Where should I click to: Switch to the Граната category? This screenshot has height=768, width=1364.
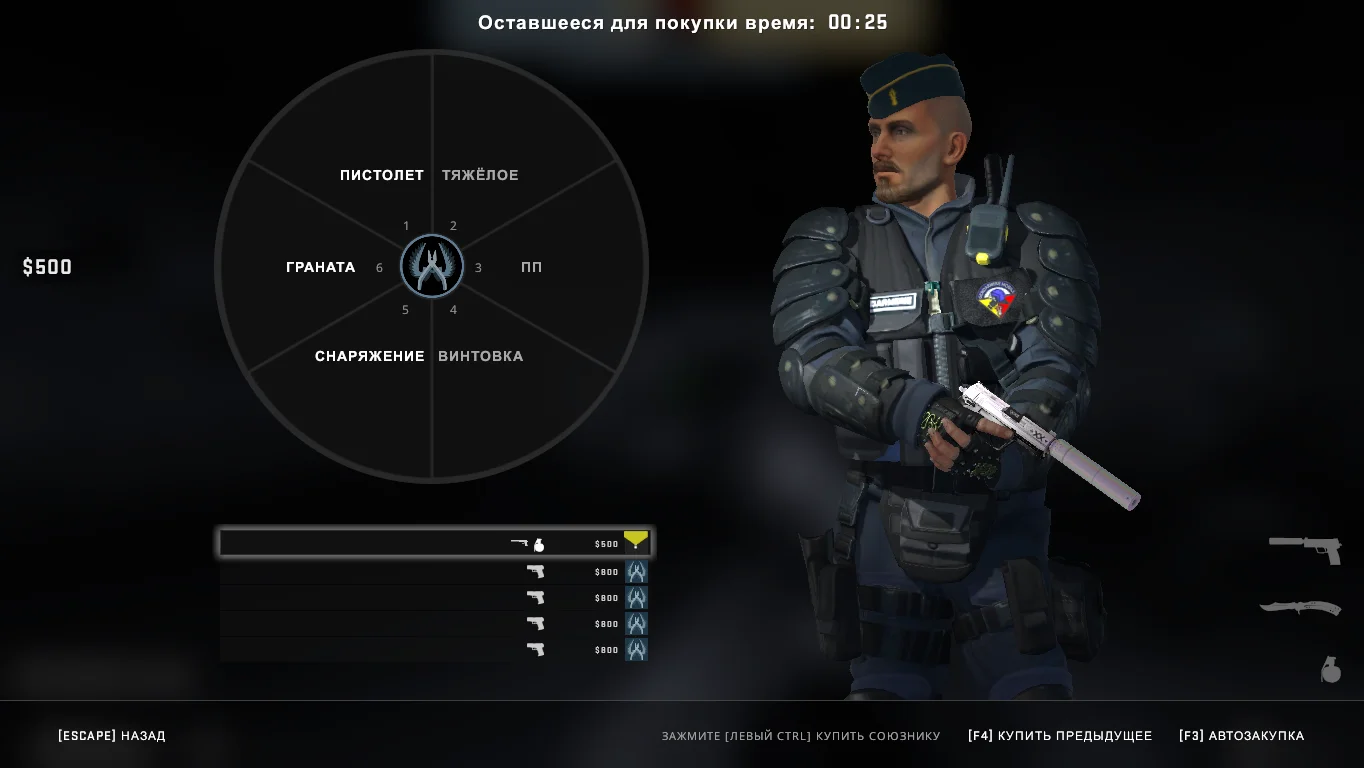(320, 267)
